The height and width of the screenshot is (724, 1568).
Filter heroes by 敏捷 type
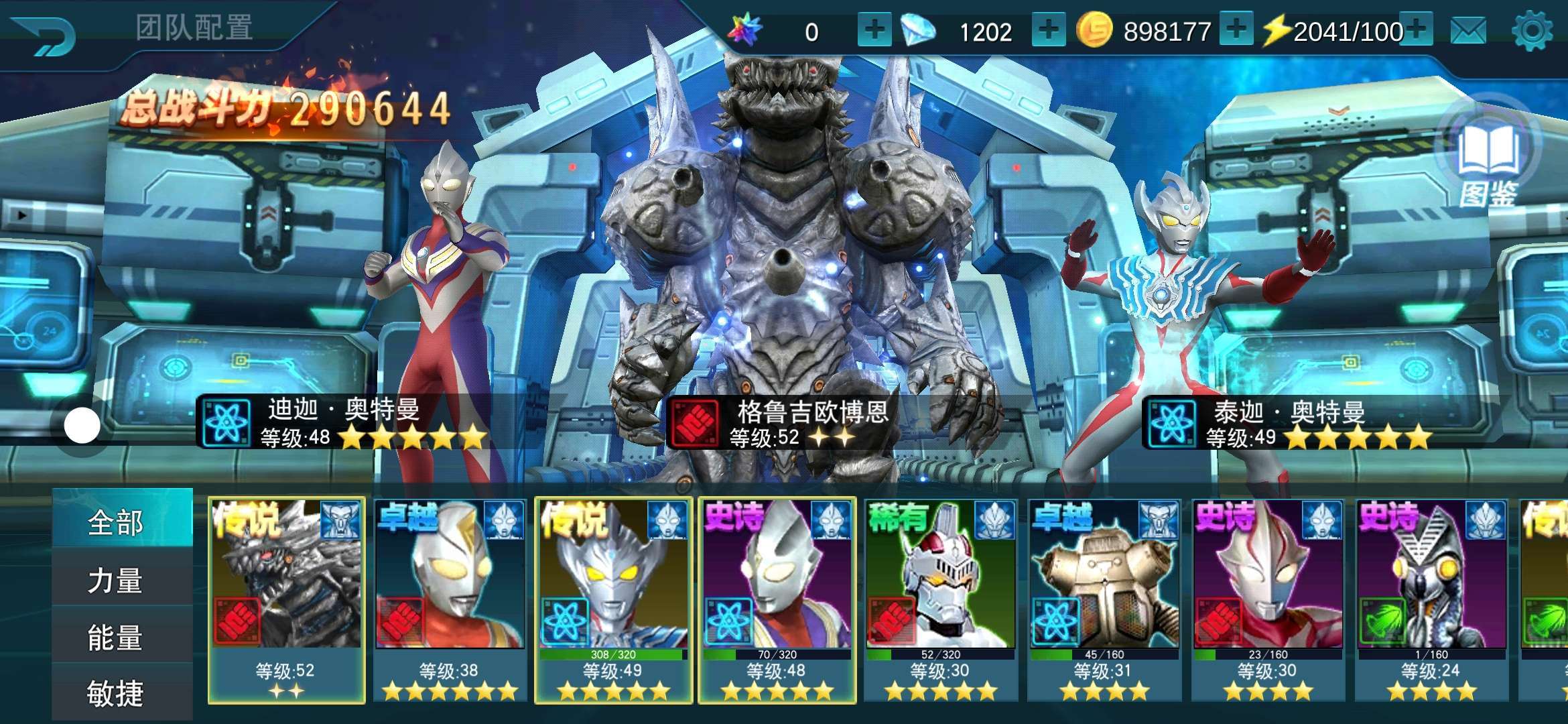click(x=115, y=692)
